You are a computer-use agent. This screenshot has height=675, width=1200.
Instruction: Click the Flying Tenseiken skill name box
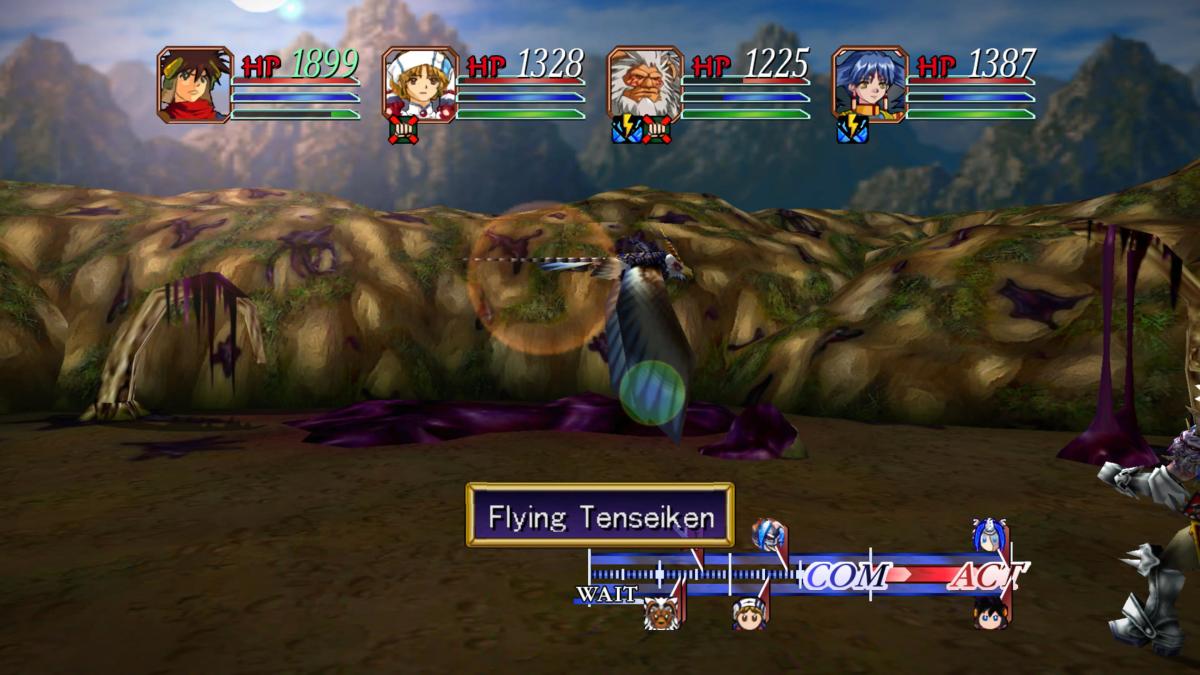[x=600, y=516]
